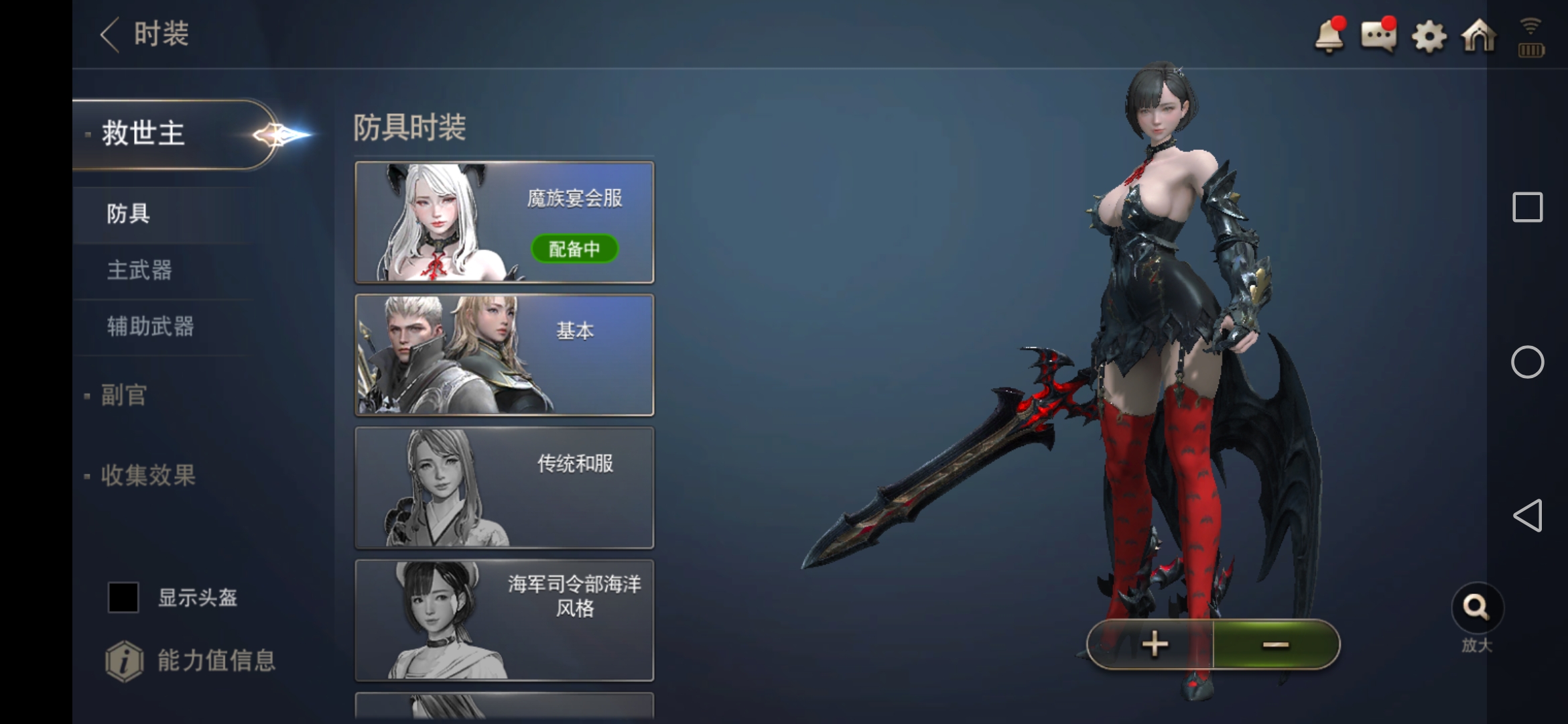Tap the 配备中 equipped badge

575,249
